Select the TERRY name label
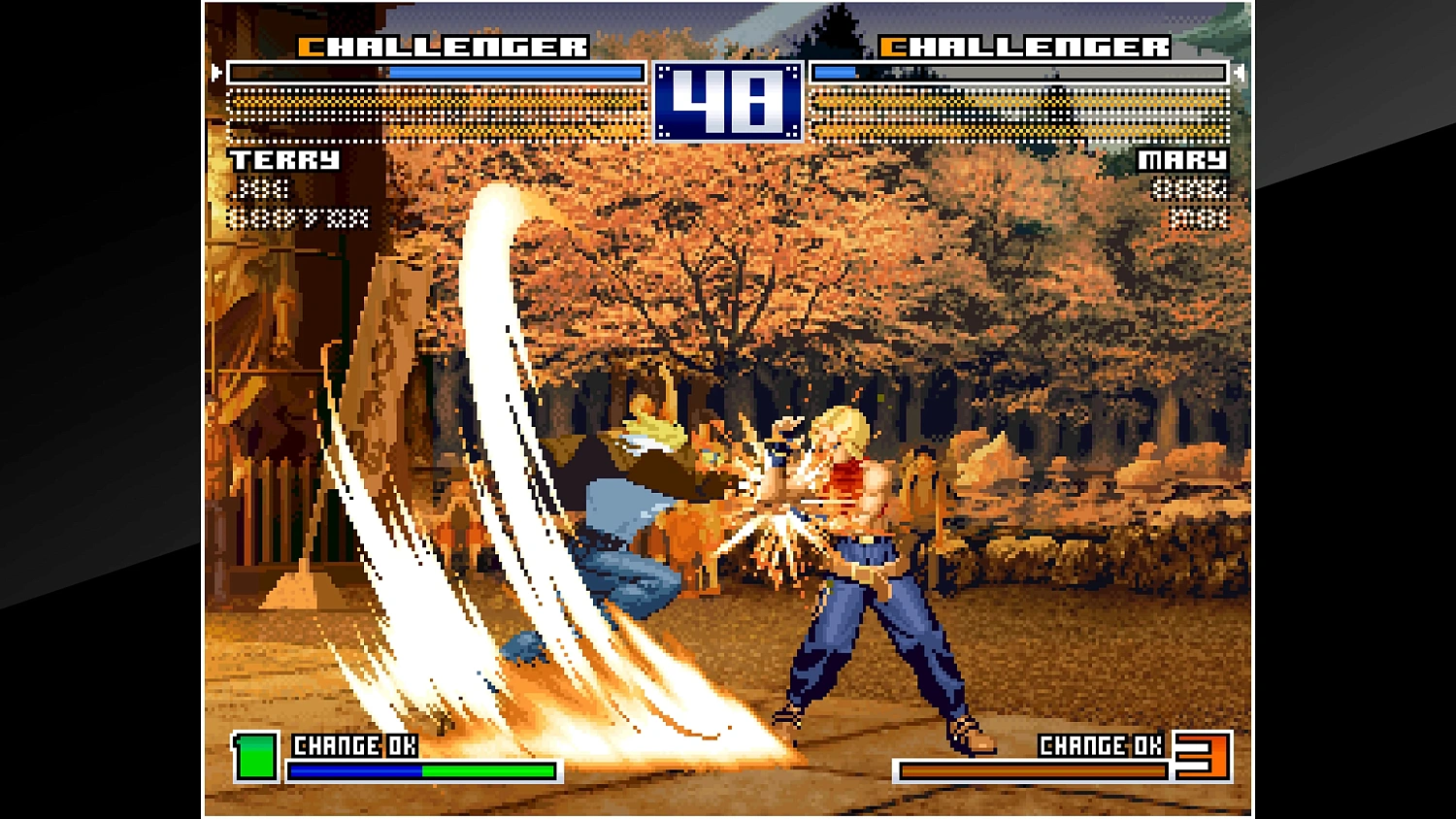Image resolution: width=1456 pixels, height=819 pixels. (282, 160)
